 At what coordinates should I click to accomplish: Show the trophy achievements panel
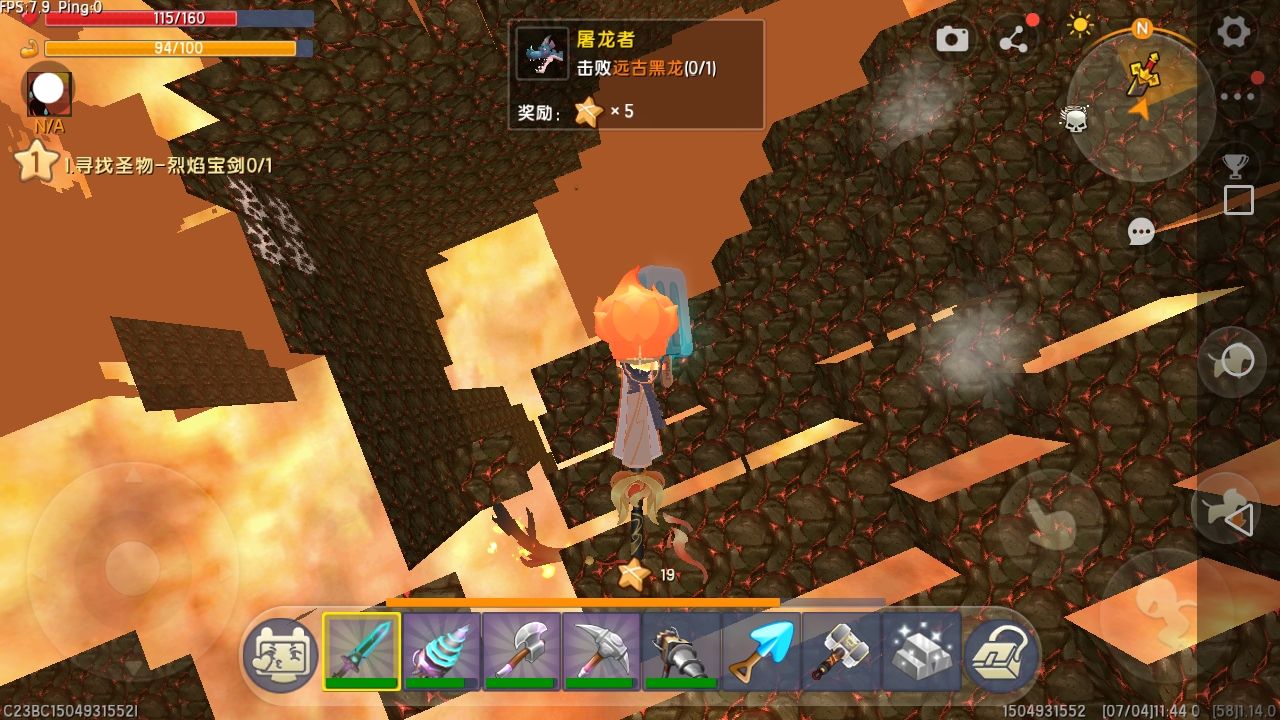click(1238, 164)
